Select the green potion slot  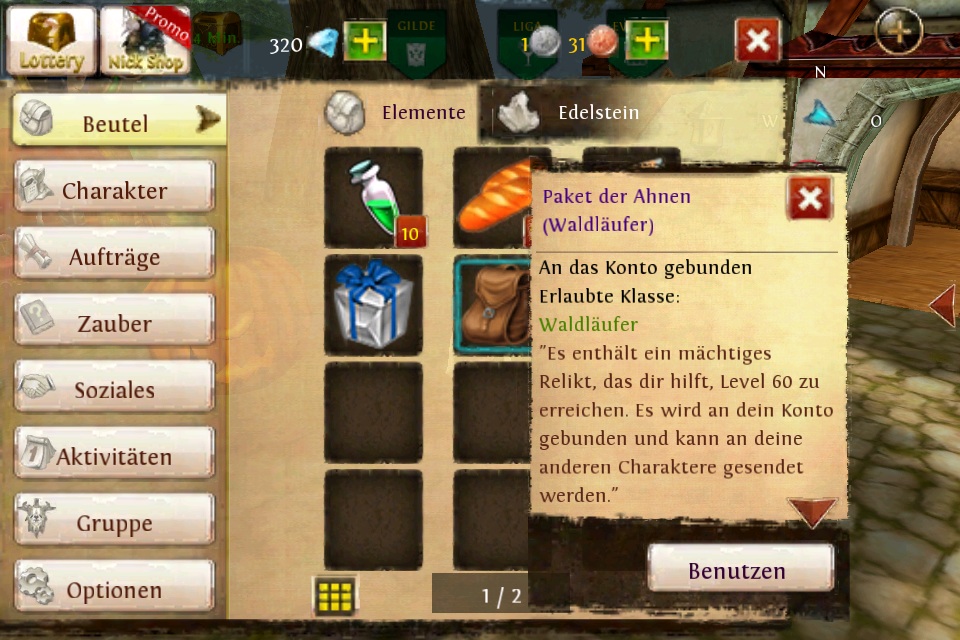pyautogui.click(x=374, y=198)
